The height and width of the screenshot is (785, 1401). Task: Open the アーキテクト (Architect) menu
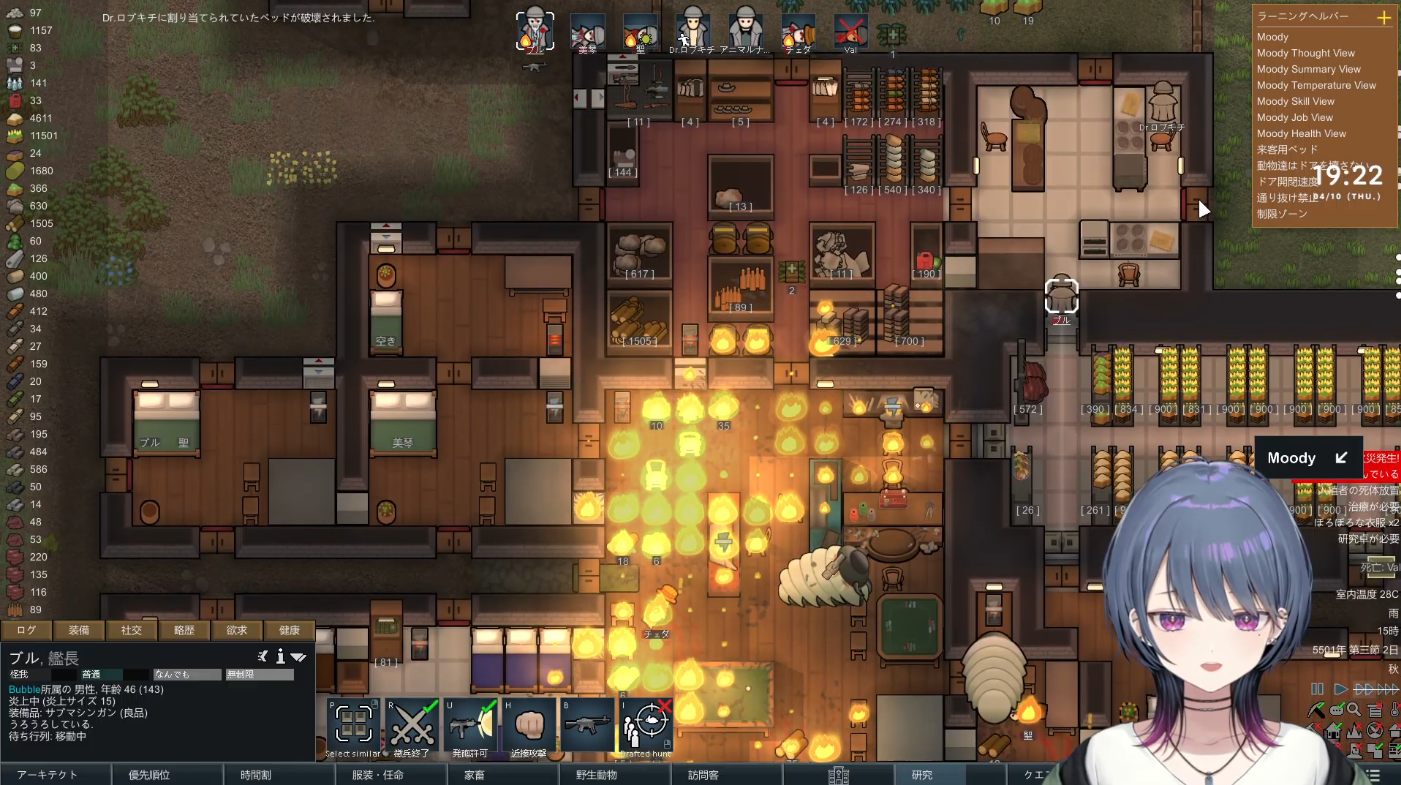(x=47, y=775)
